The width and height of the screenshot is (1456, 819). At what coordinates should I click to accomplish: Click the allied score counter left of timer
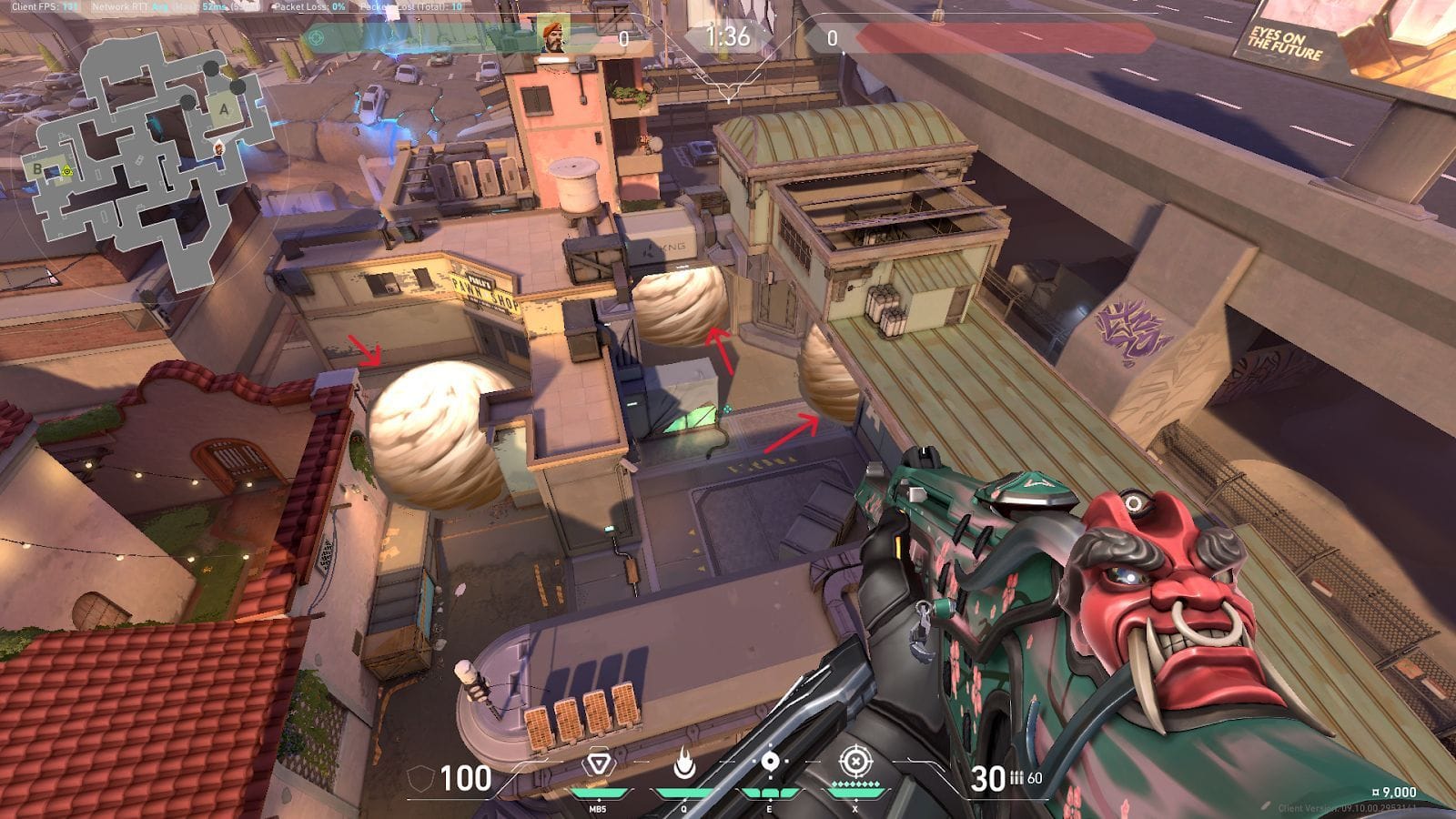(622, 36)
